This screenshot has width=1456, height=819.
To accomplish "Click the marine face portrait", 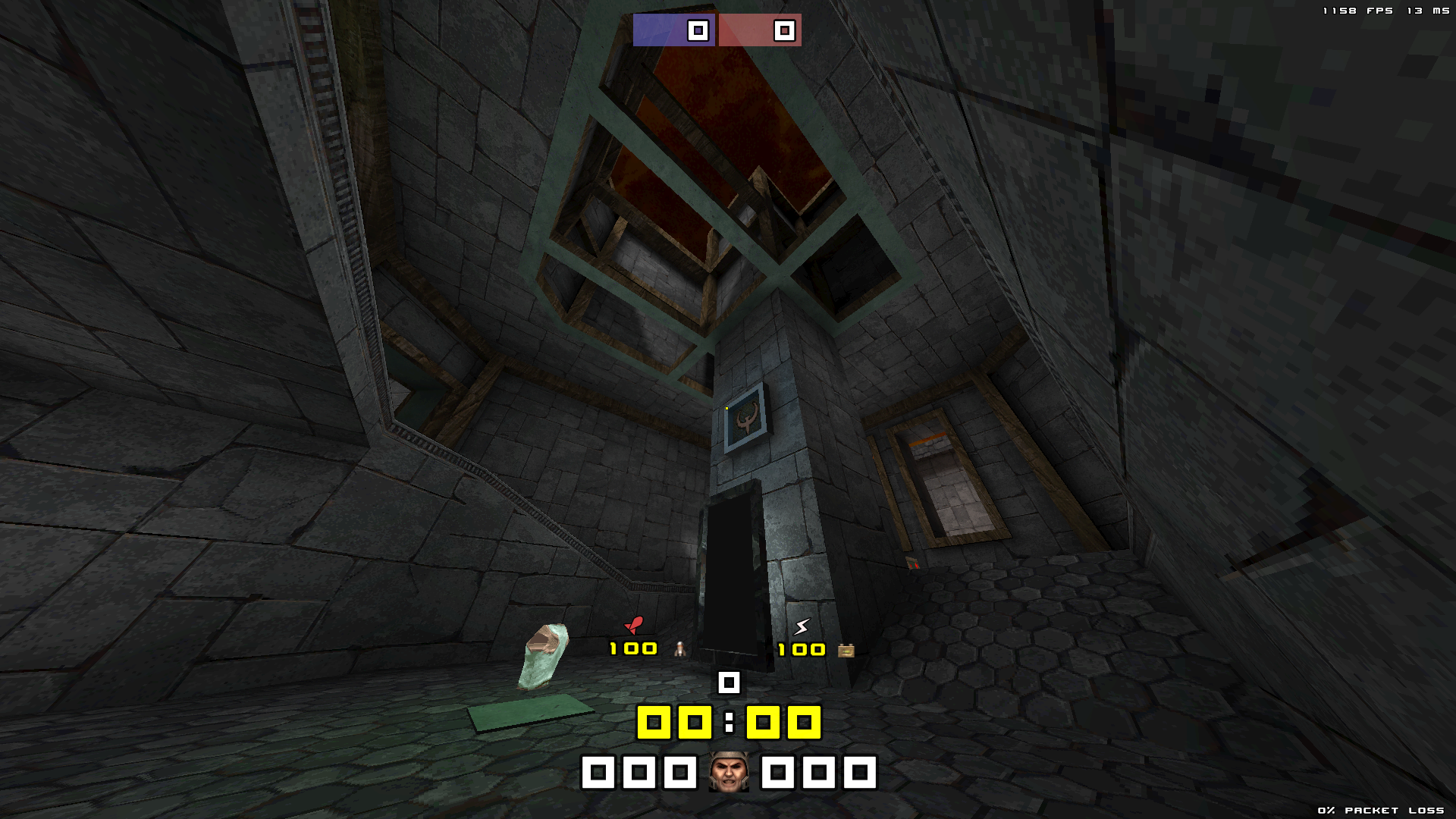I will (729, 772).
